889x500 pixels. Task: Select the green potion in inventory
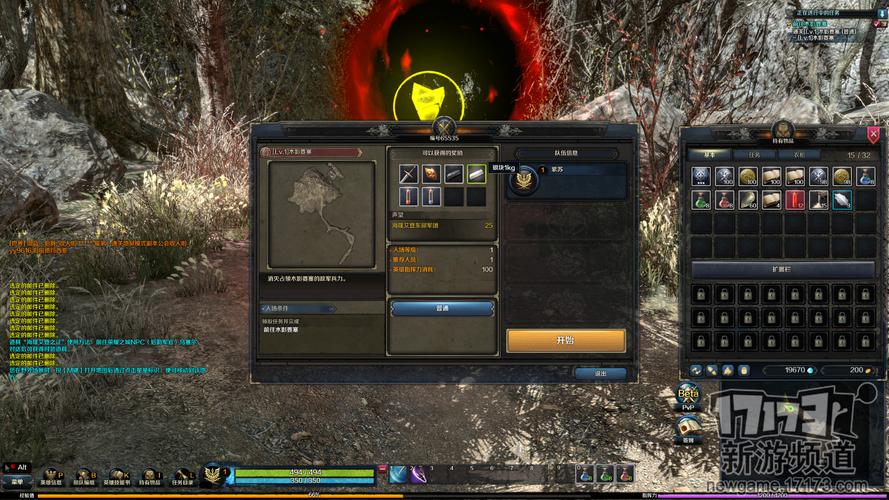point(702,200)
